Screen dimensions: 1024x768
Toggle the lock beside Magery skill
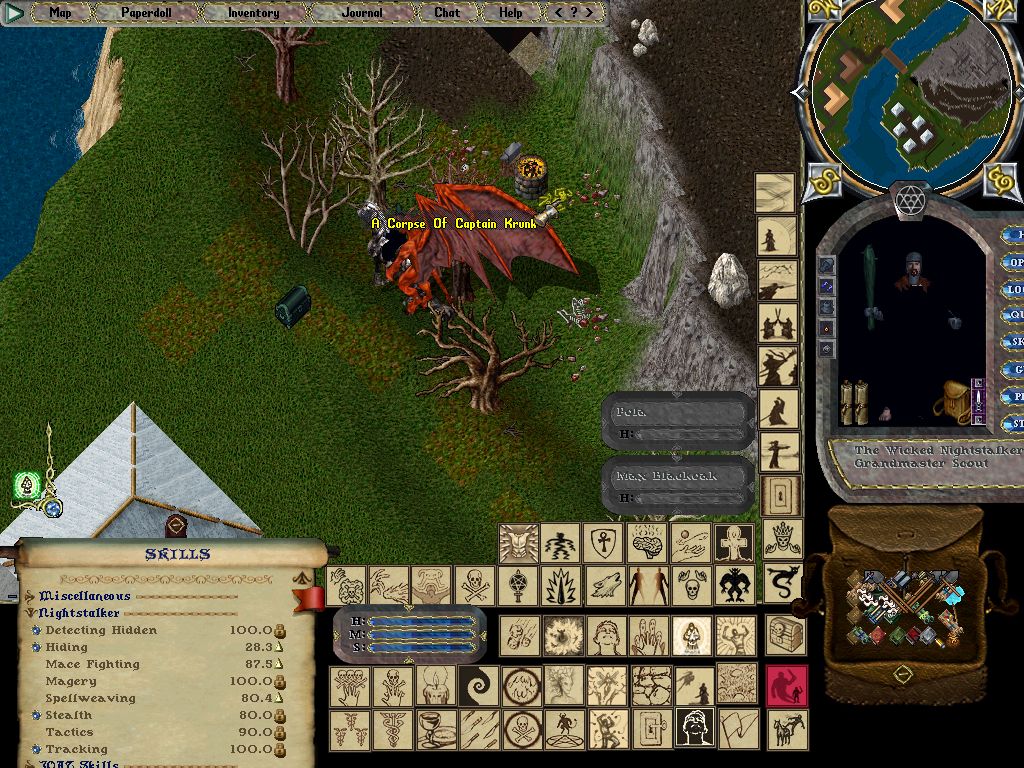[280, 682]
